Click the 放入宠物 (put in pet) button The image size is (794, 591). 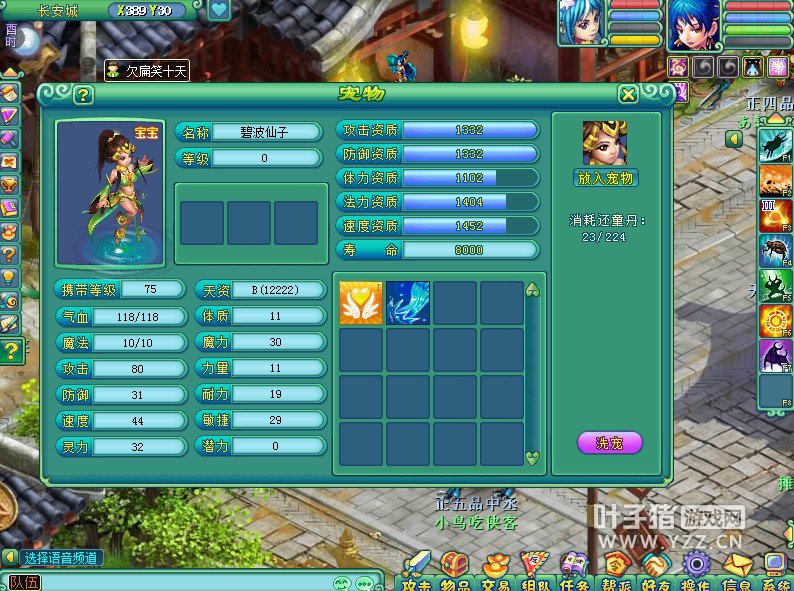pyautogui.click(x=607, y=179)
